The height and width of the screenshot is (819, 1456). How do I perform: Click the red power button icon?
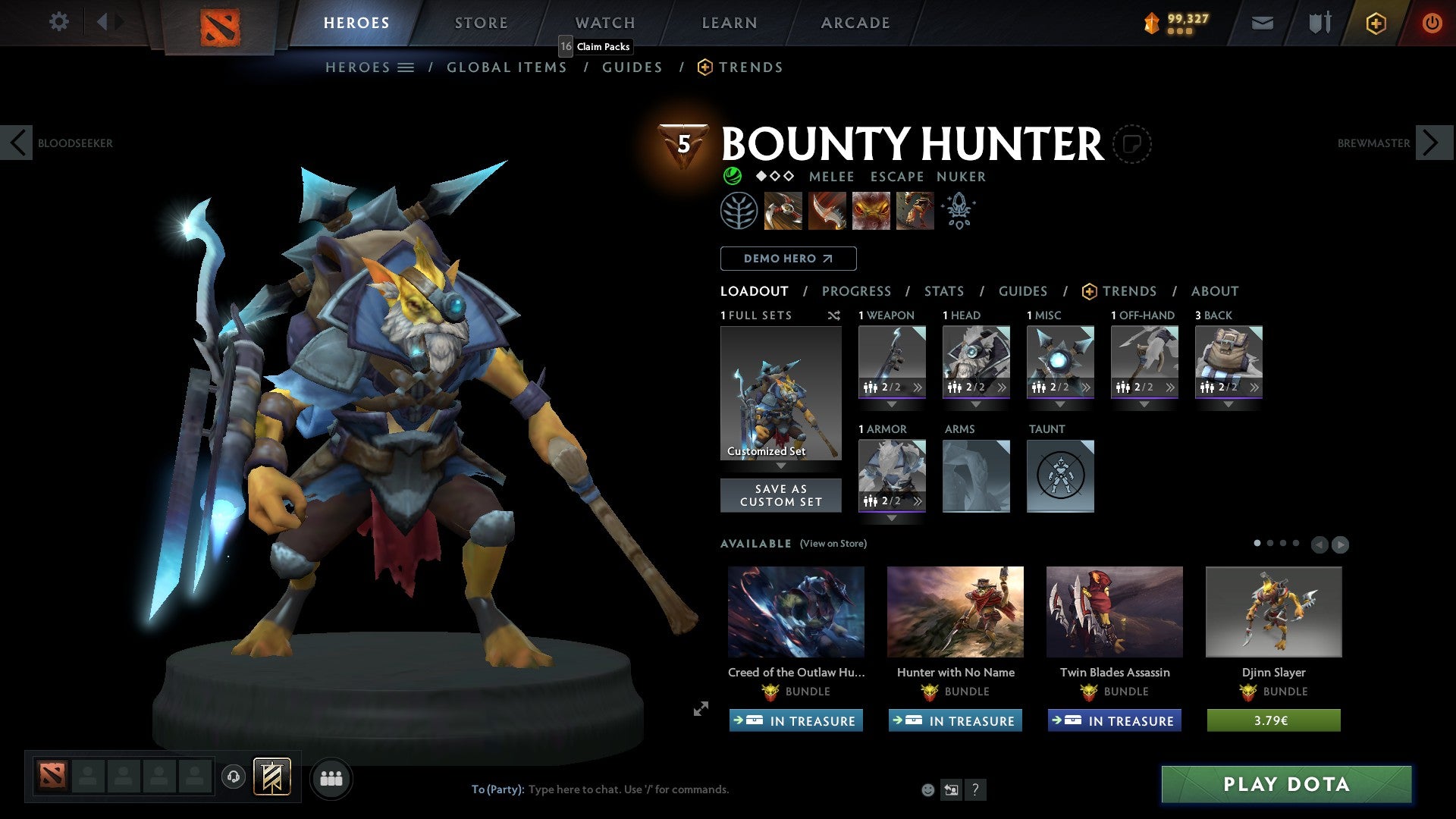click(x=1432, y=23)
